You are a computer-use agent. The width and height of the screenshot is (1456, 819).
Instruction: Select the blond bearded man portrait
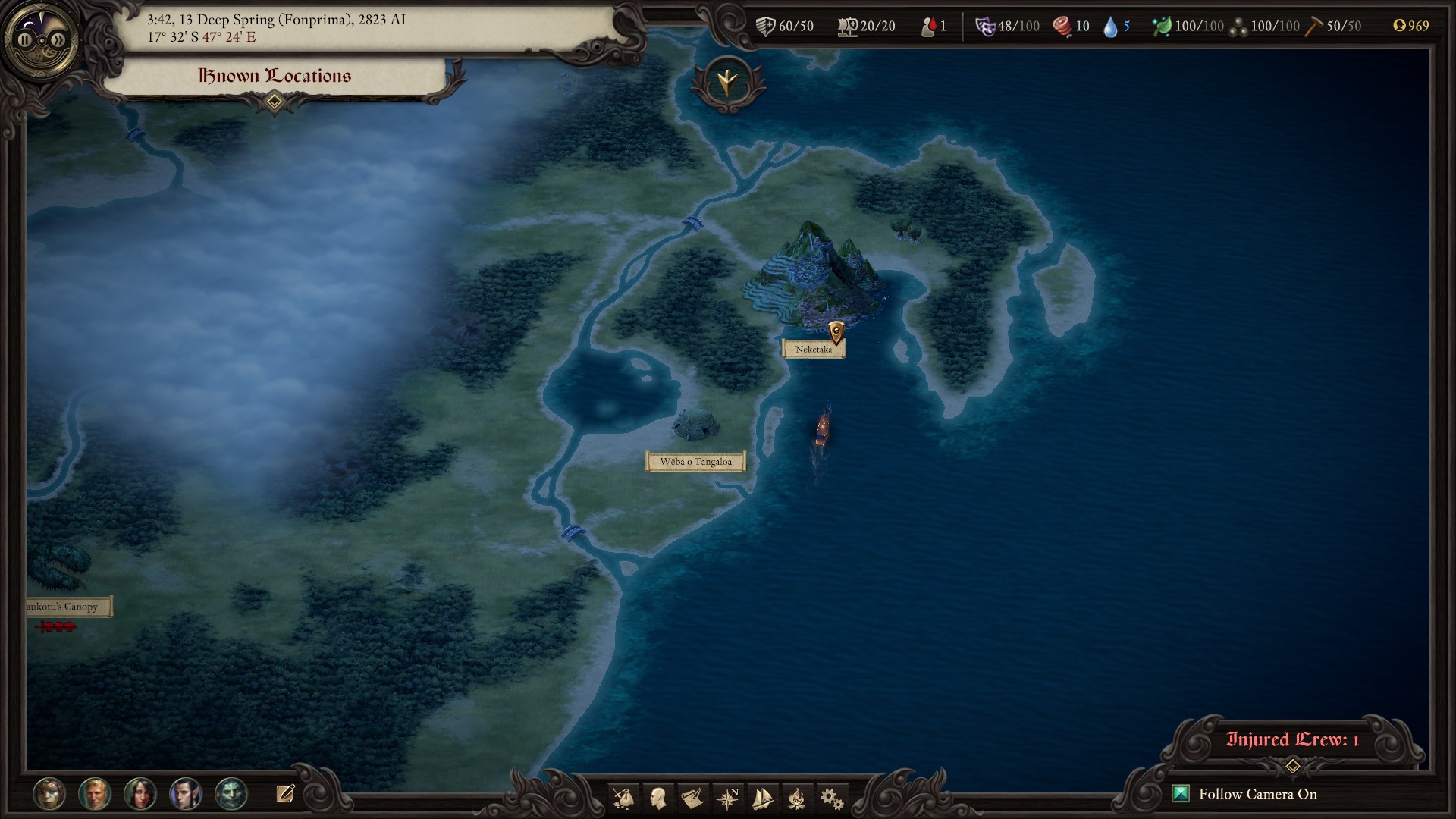click(x=95, y=794)
